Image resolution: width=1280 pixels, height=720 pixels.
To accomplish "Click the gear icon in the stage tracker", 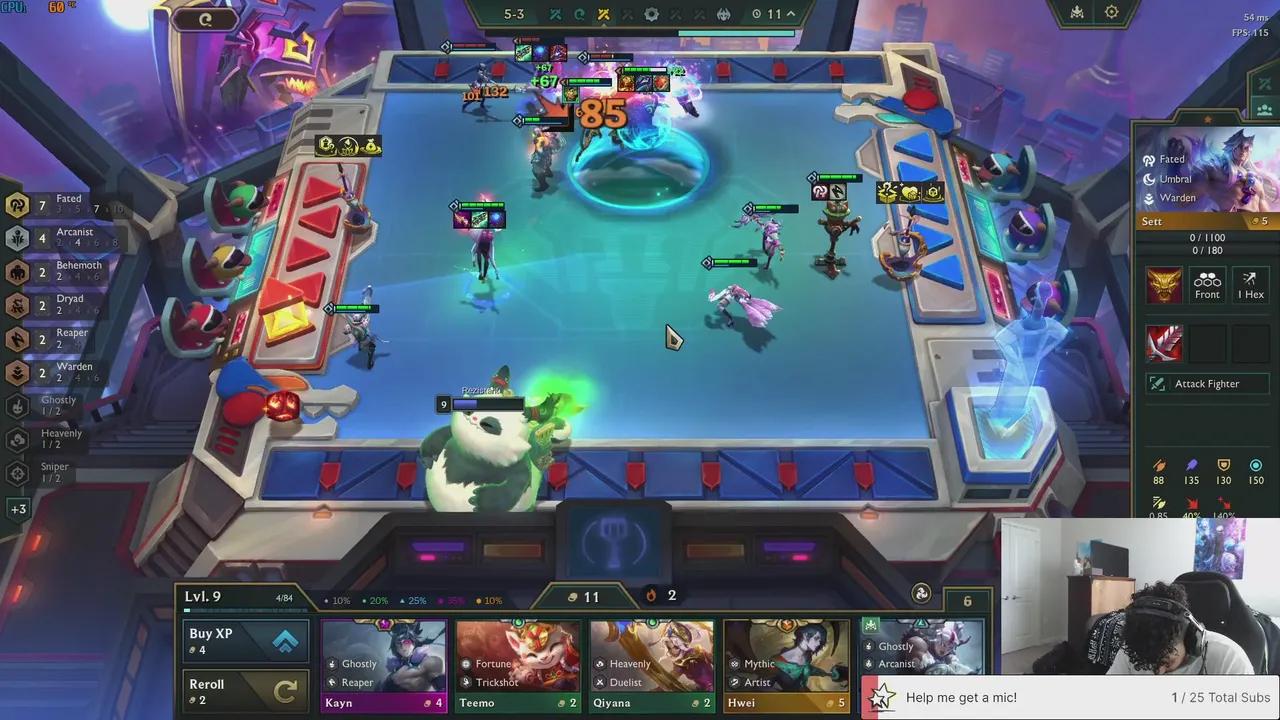I will [652, 13].
